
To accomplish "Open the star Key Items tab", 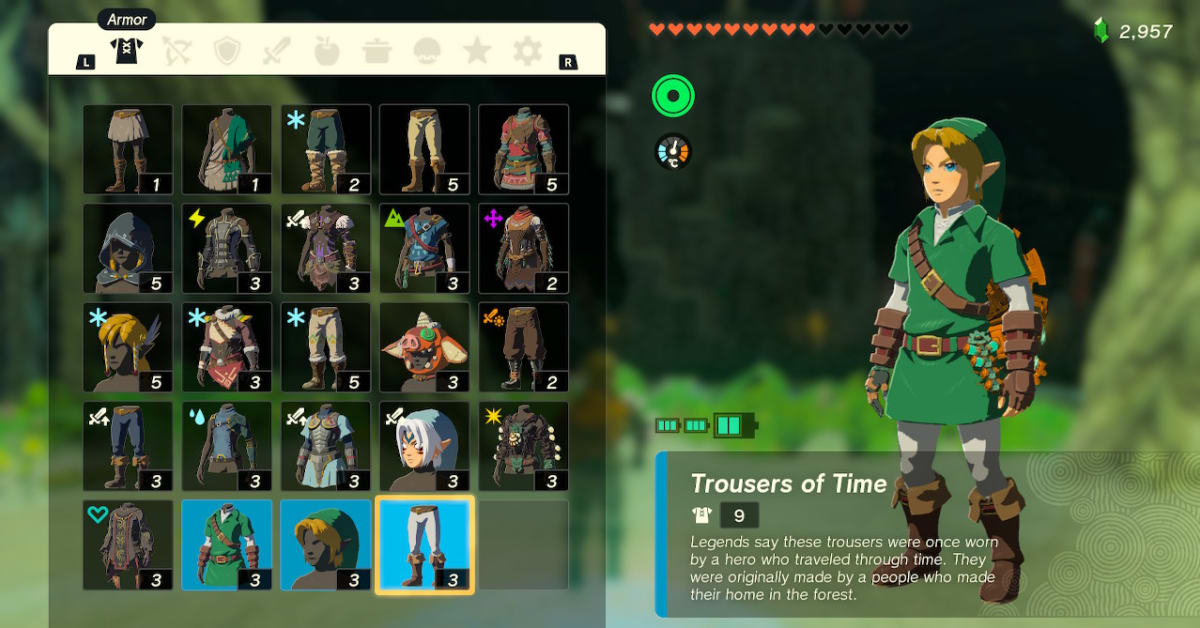I will [476, 50].
